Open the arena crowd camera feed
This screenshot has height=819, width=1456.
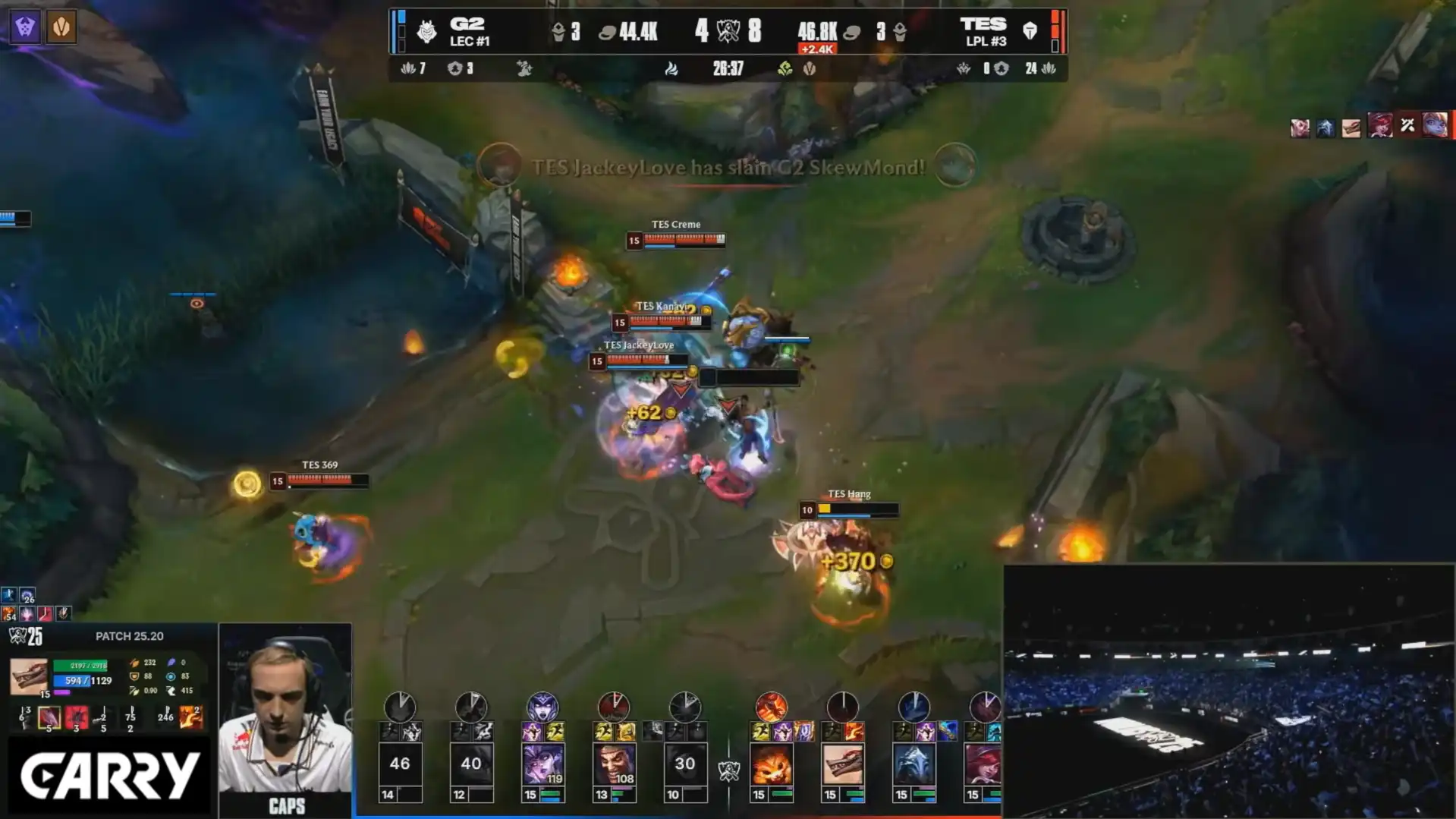(1228, 691)
